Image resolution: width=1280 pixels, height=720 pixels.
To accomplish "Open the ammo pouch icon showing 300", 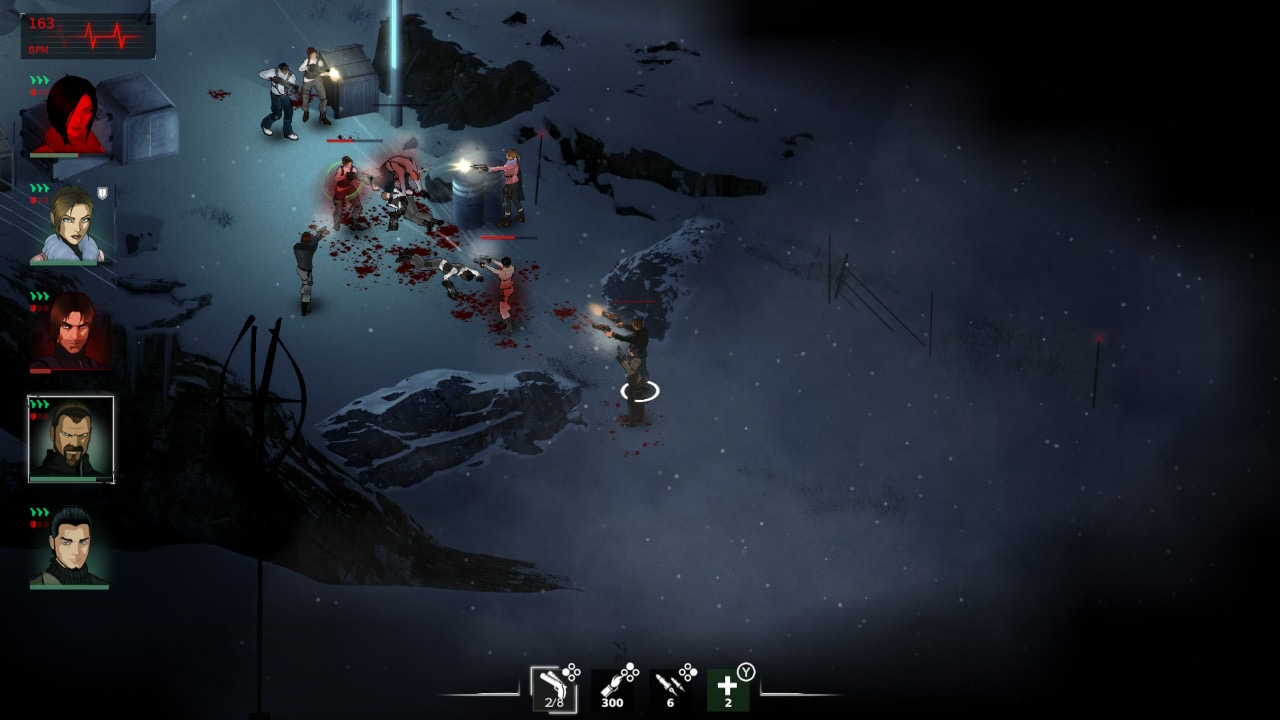I will (614, 690).
